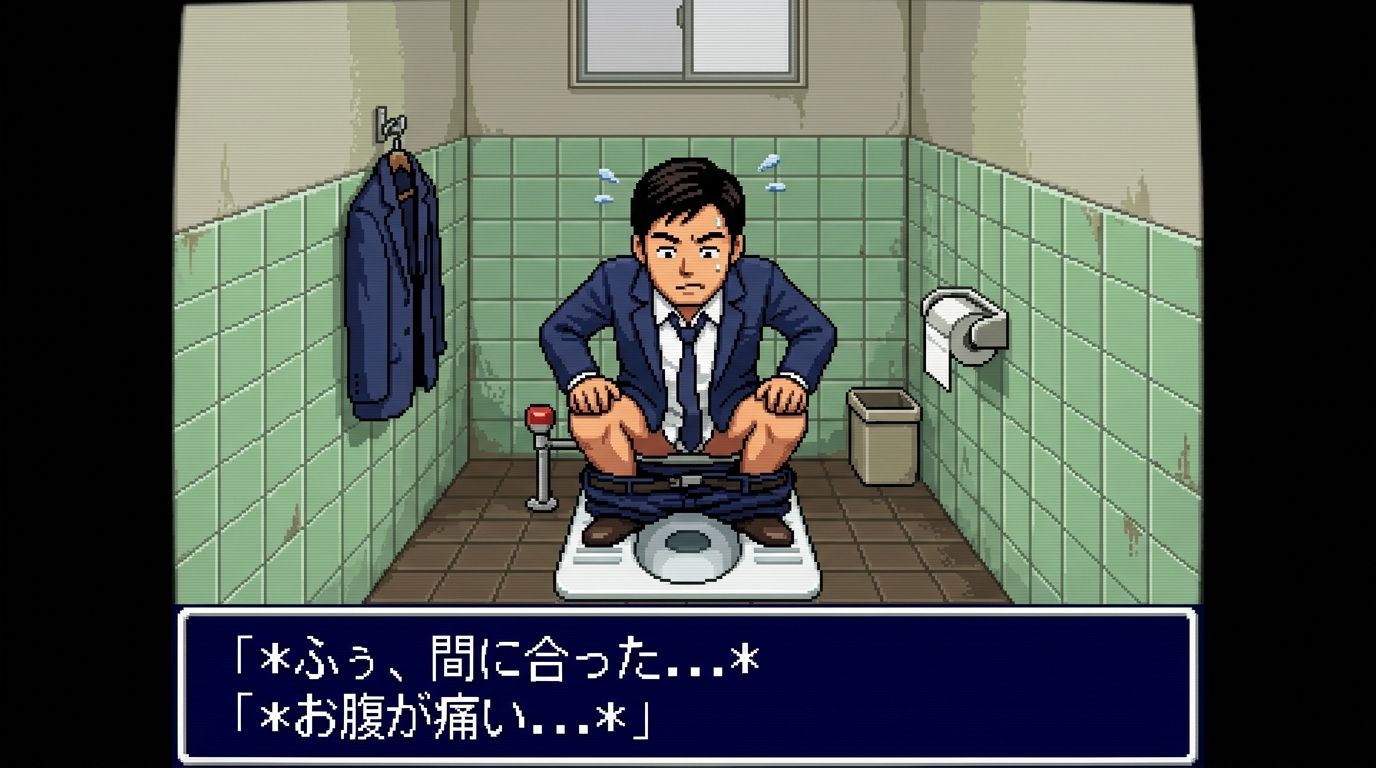Click the dialogue text box to advance
1376x768 pixels.
point(687,686)
